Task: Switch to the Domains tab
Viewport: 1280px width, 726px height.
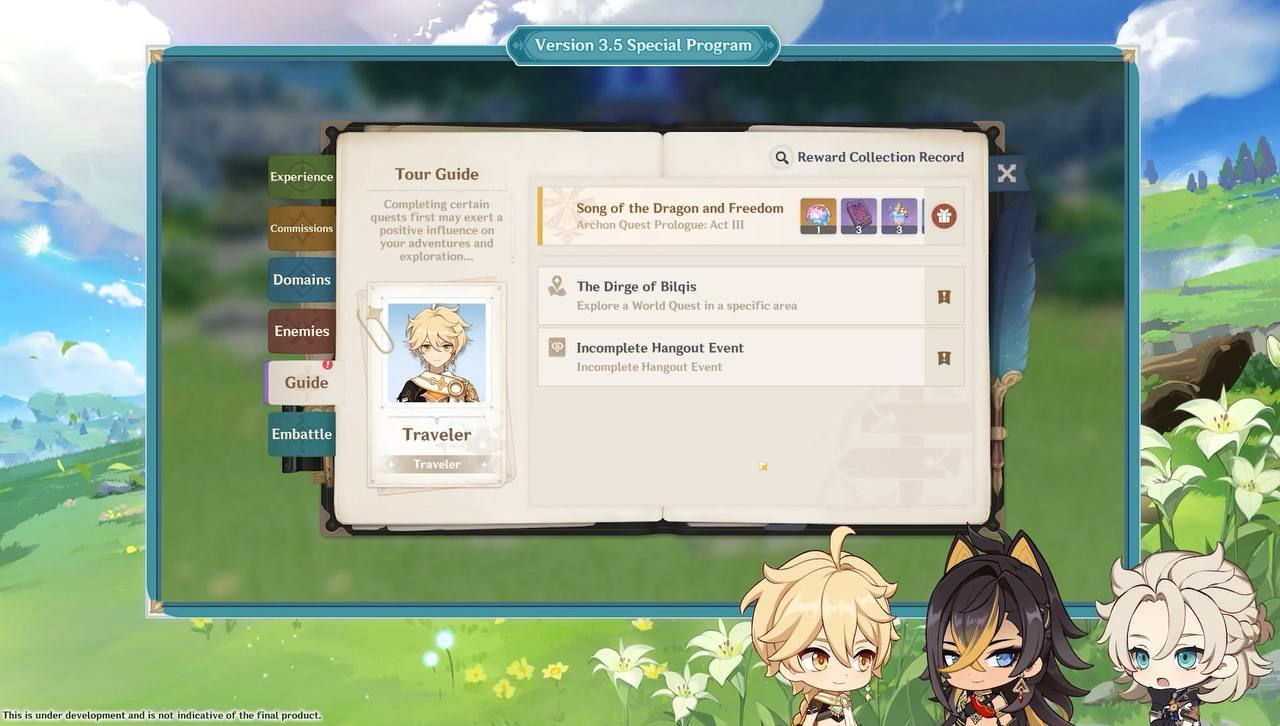Action: pos(301,279)
